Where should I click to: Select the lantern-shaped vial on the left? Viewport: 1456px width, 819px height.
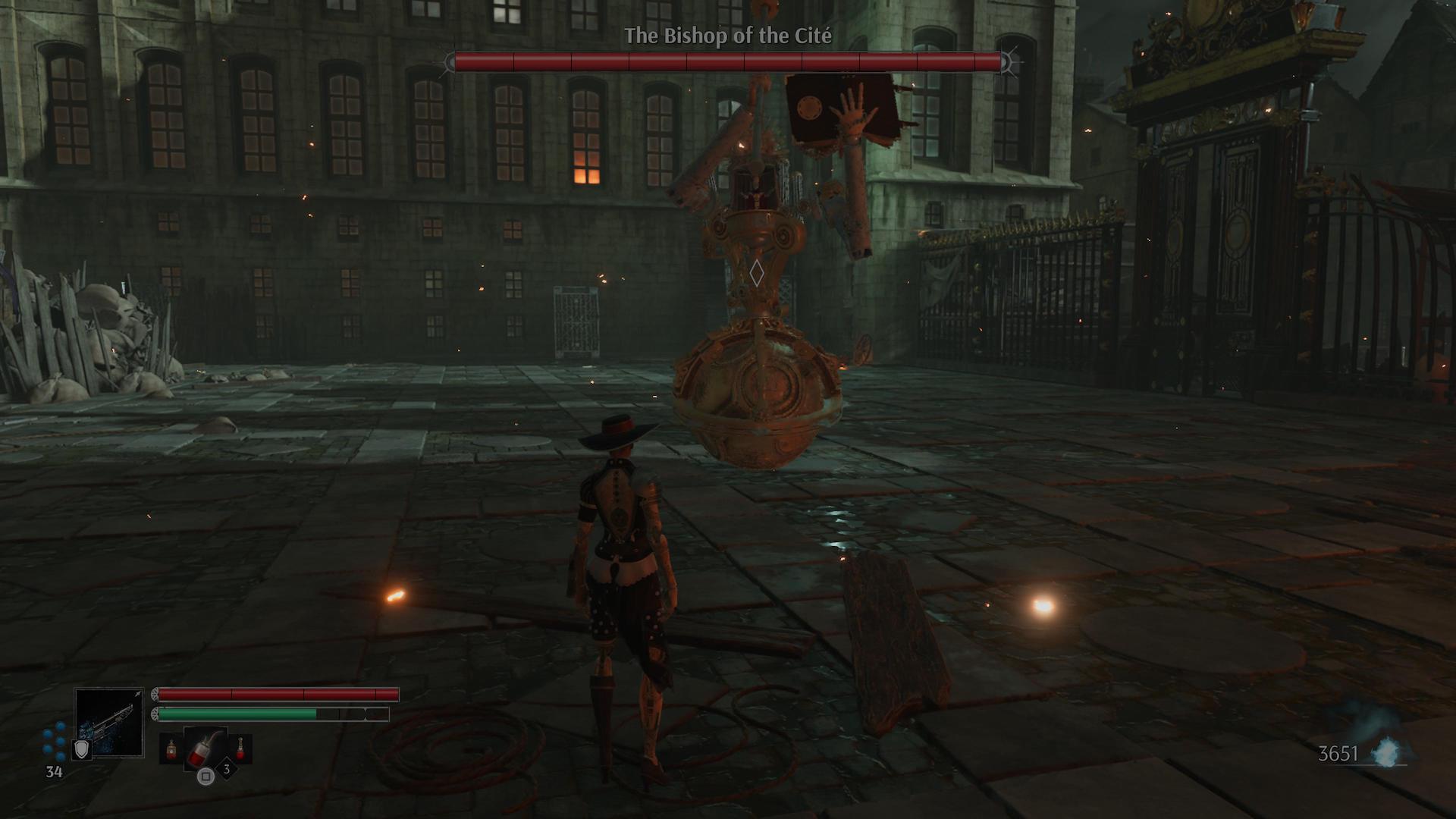click(x=171, y=750)
